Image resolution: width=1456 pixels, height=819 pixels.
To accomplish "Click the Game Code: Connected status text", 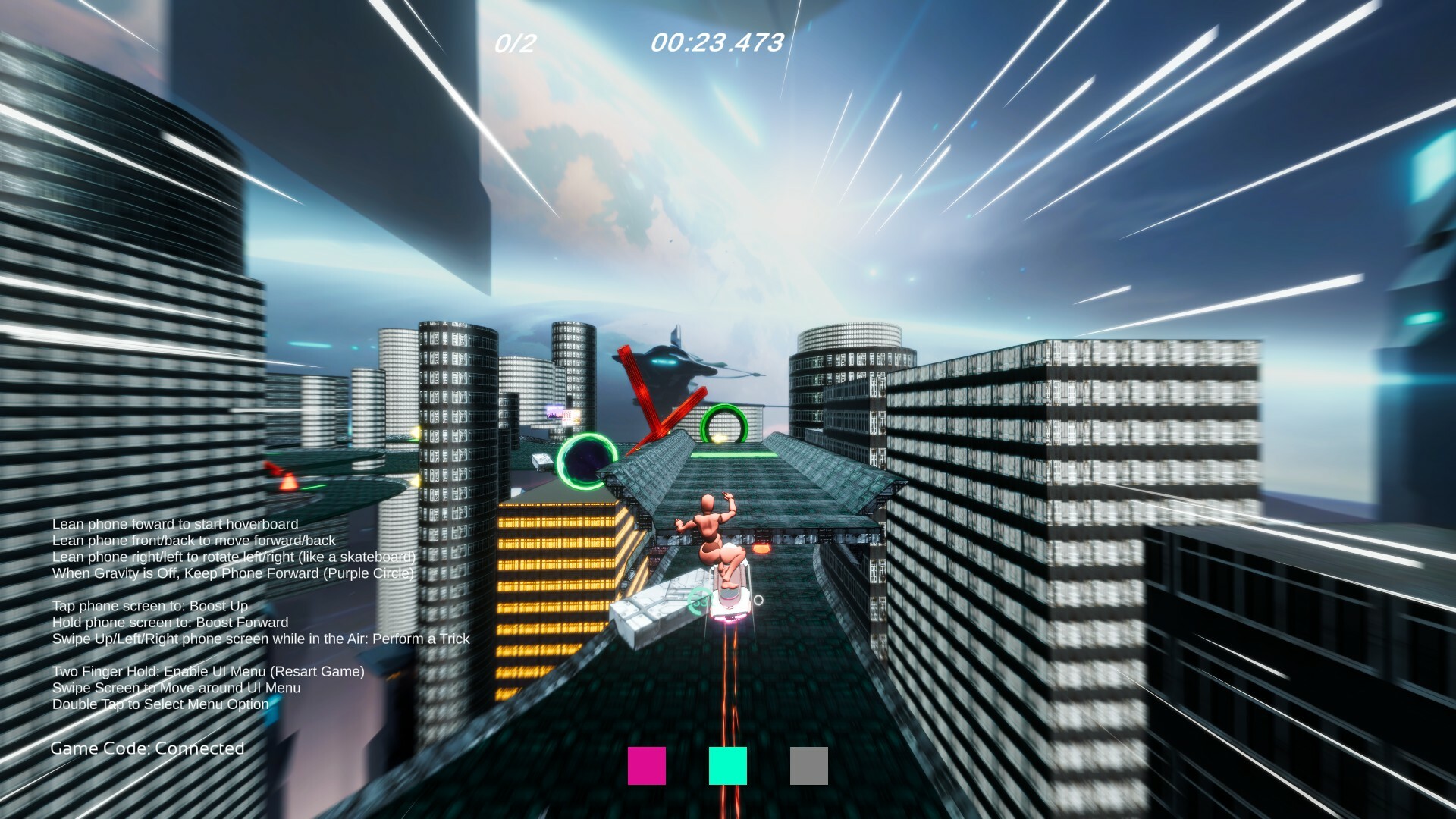I will (146, 748).
